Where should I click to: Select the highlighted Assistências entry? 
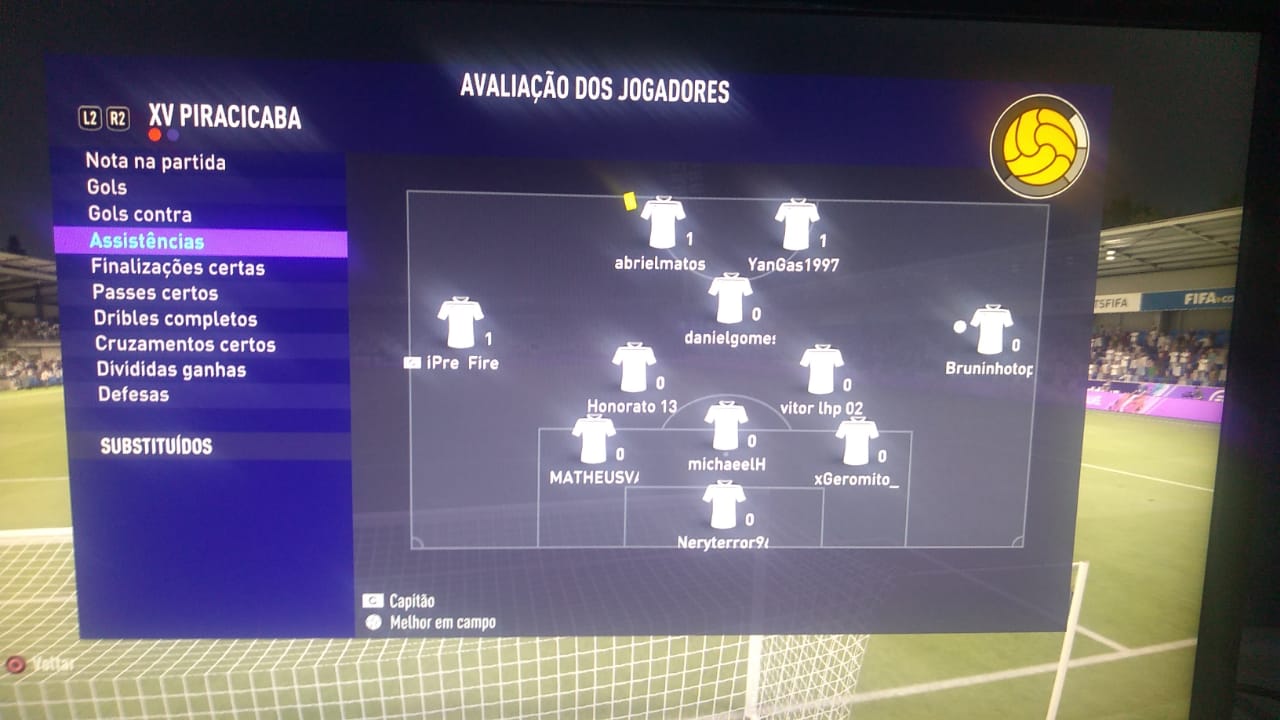[x=146, y=241]
